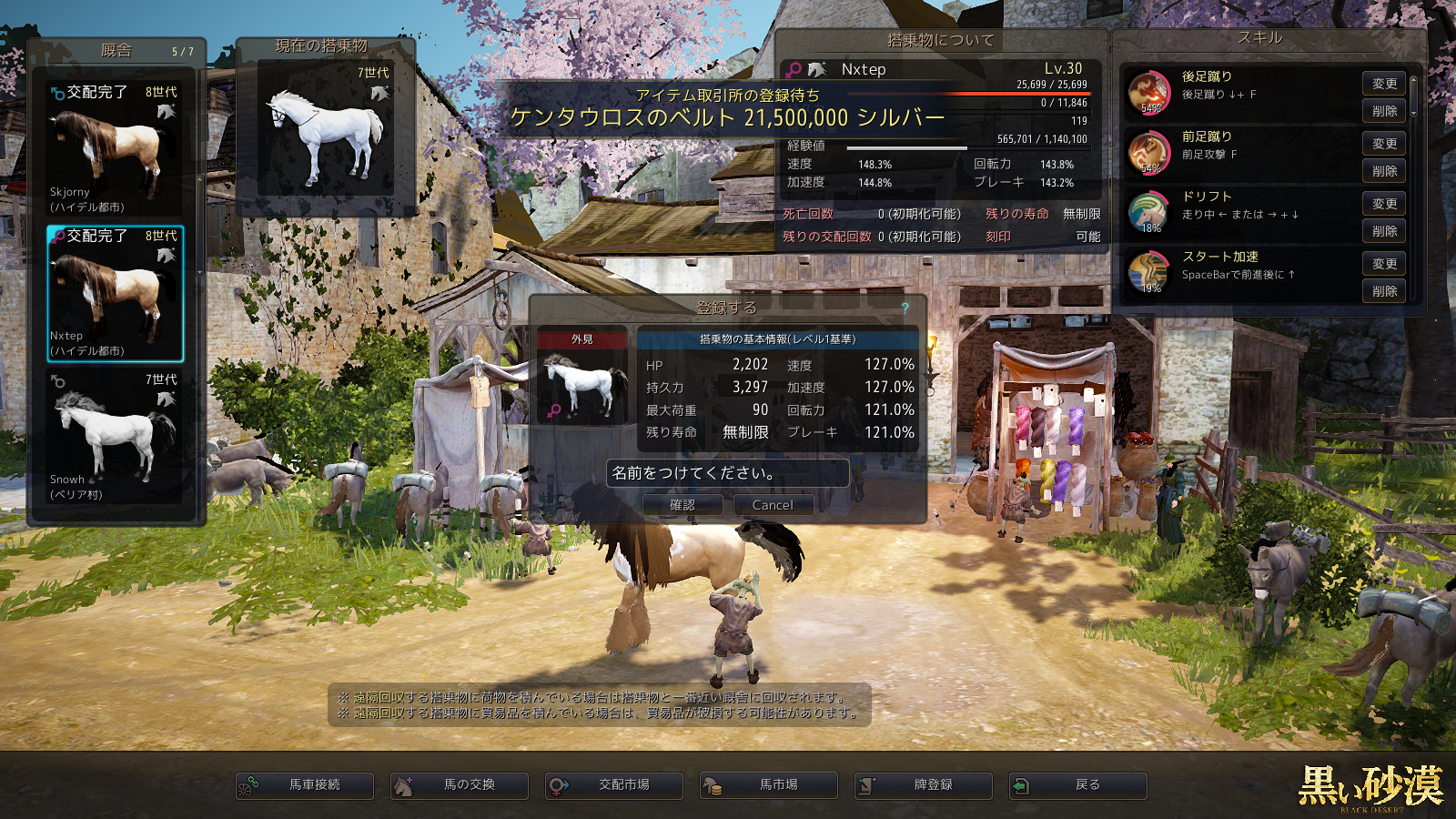Viewport: 1456px width, 819px height.
Task: Click the current mount white horse portrait
Action: (x=326, y=132)
